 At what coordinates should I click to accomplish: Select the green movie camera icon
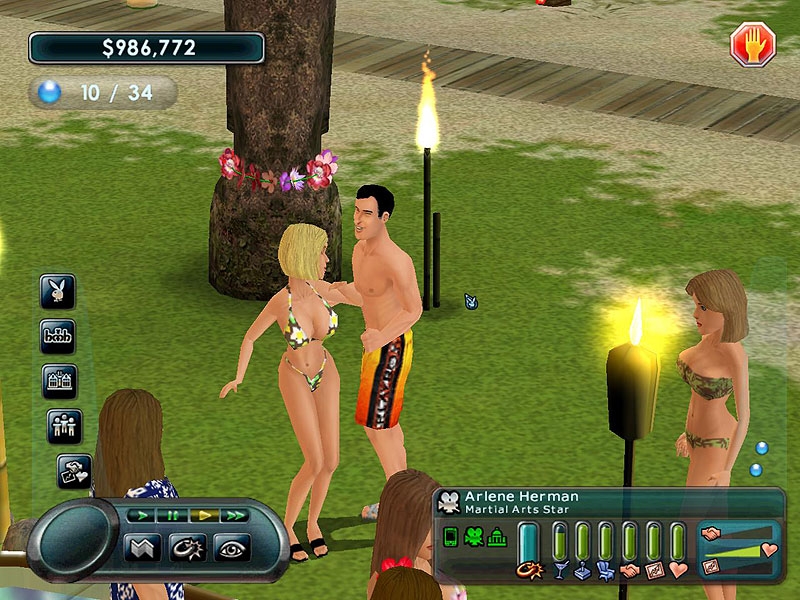pyautogui.click(x=473, y=538)
